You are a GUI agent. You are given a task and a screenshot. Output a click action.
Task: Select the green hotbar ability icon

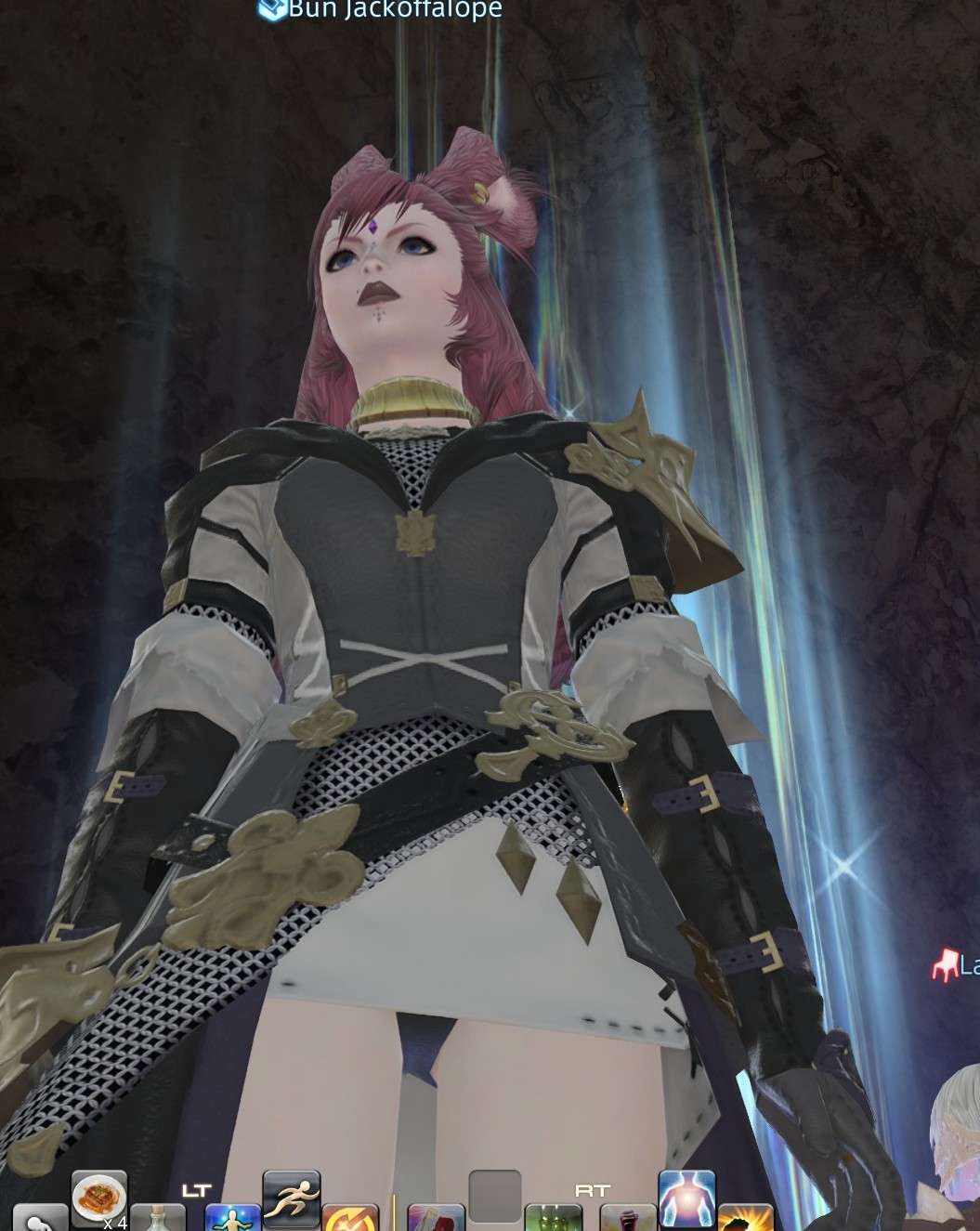554,1218
